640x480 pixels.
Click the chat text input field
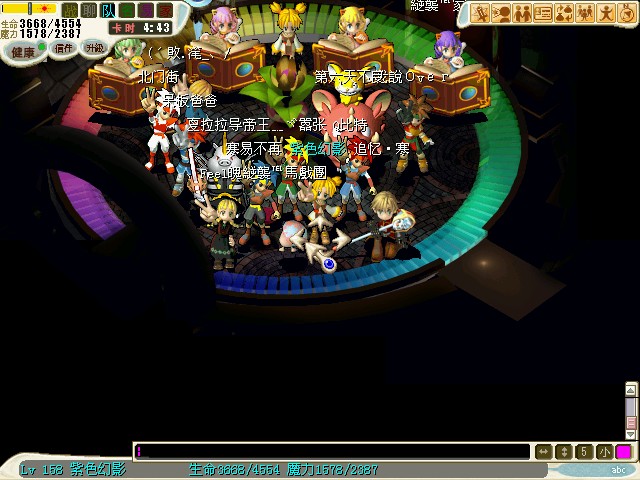click(x=330, y=451)
